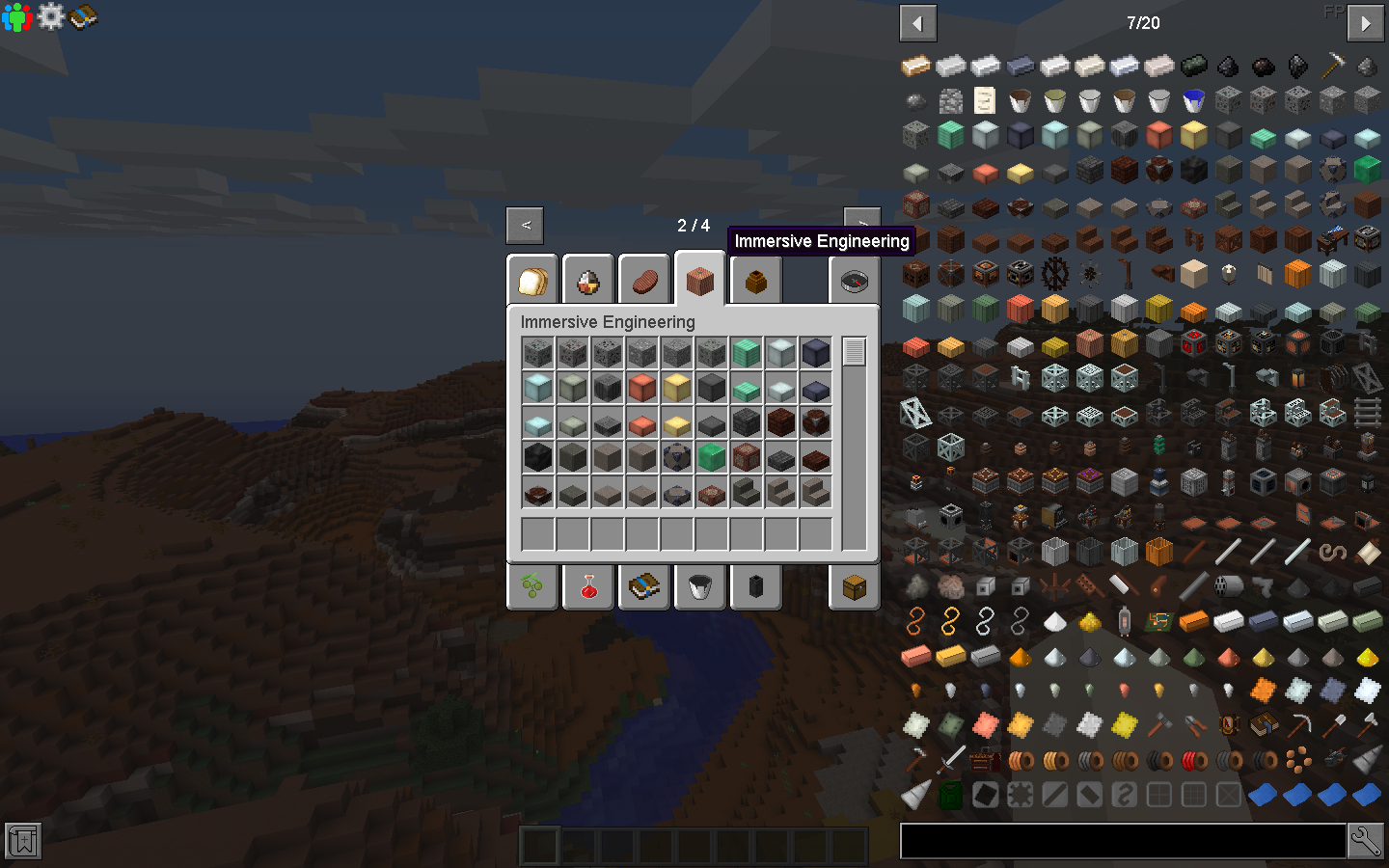
Task: Go to previous NEI item page with left arrow
Action: pyautogui.click(x=917, y=22)
